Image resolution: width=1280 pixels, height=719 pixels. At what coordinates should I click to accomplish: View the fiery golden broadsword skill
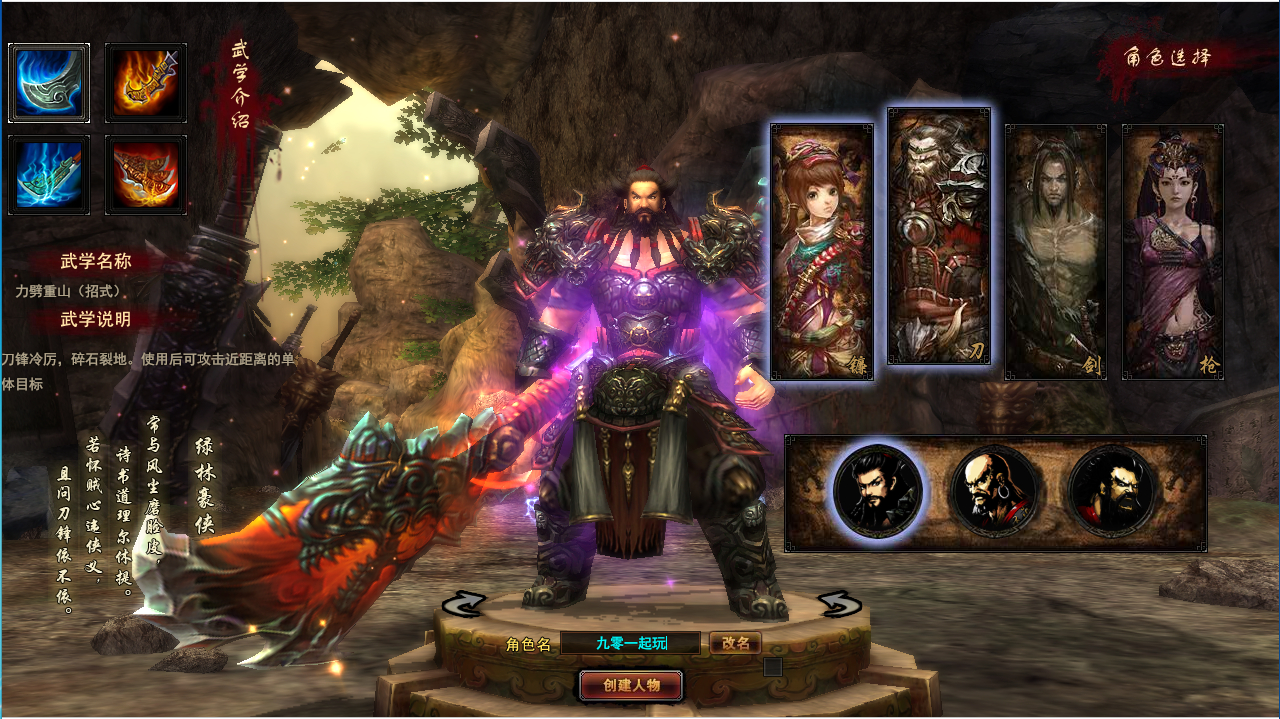[146, 83]
